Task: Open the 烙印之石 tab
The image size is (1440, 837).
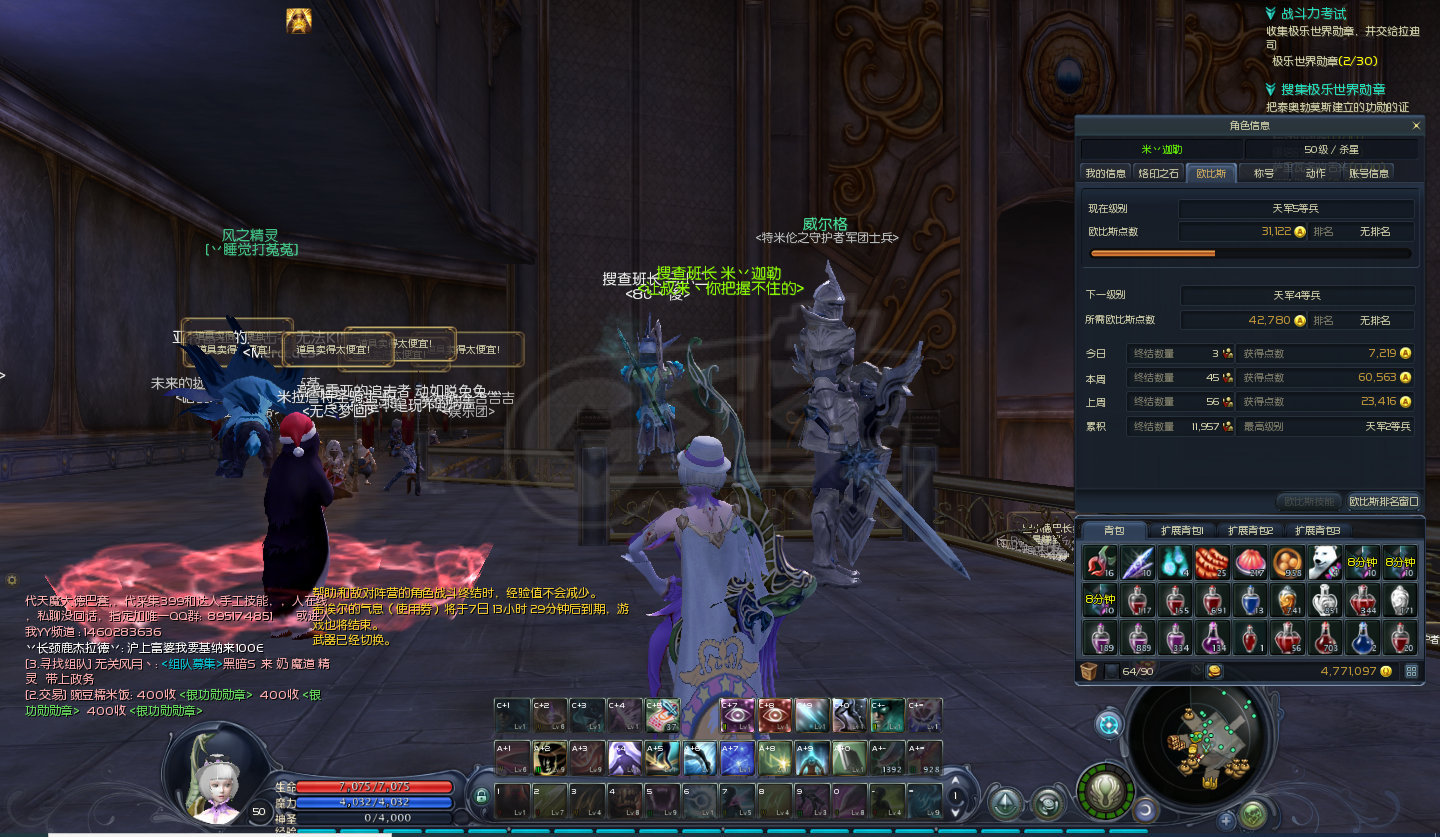Action: 1160,173
